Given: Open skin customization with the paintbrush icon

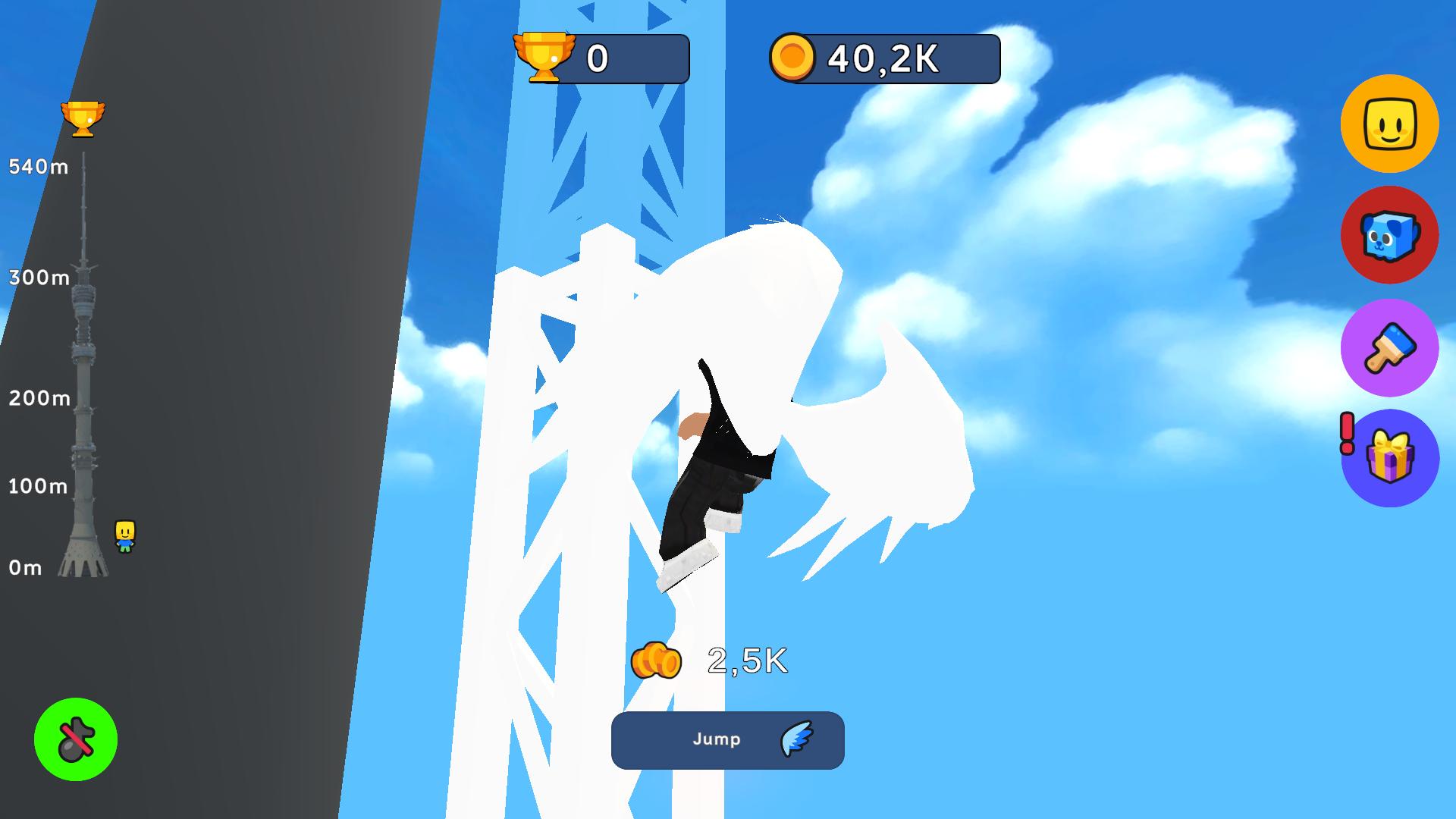Looking at the screenshot, I should point(1390,347).
